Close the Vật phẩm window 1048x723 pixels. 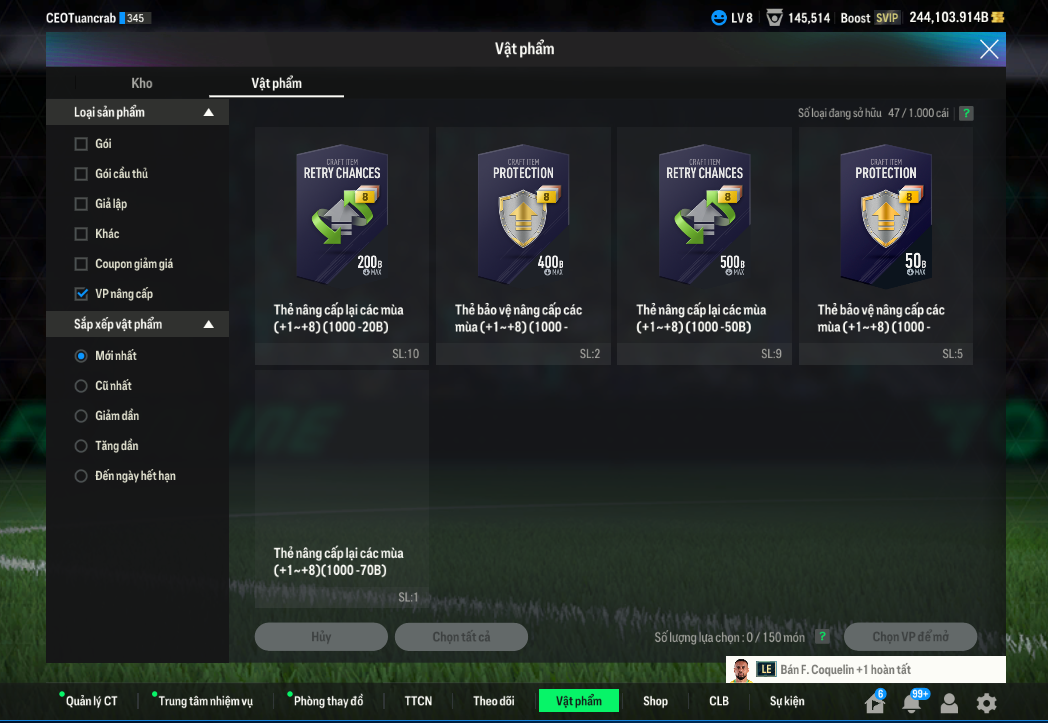click(989, 49)
